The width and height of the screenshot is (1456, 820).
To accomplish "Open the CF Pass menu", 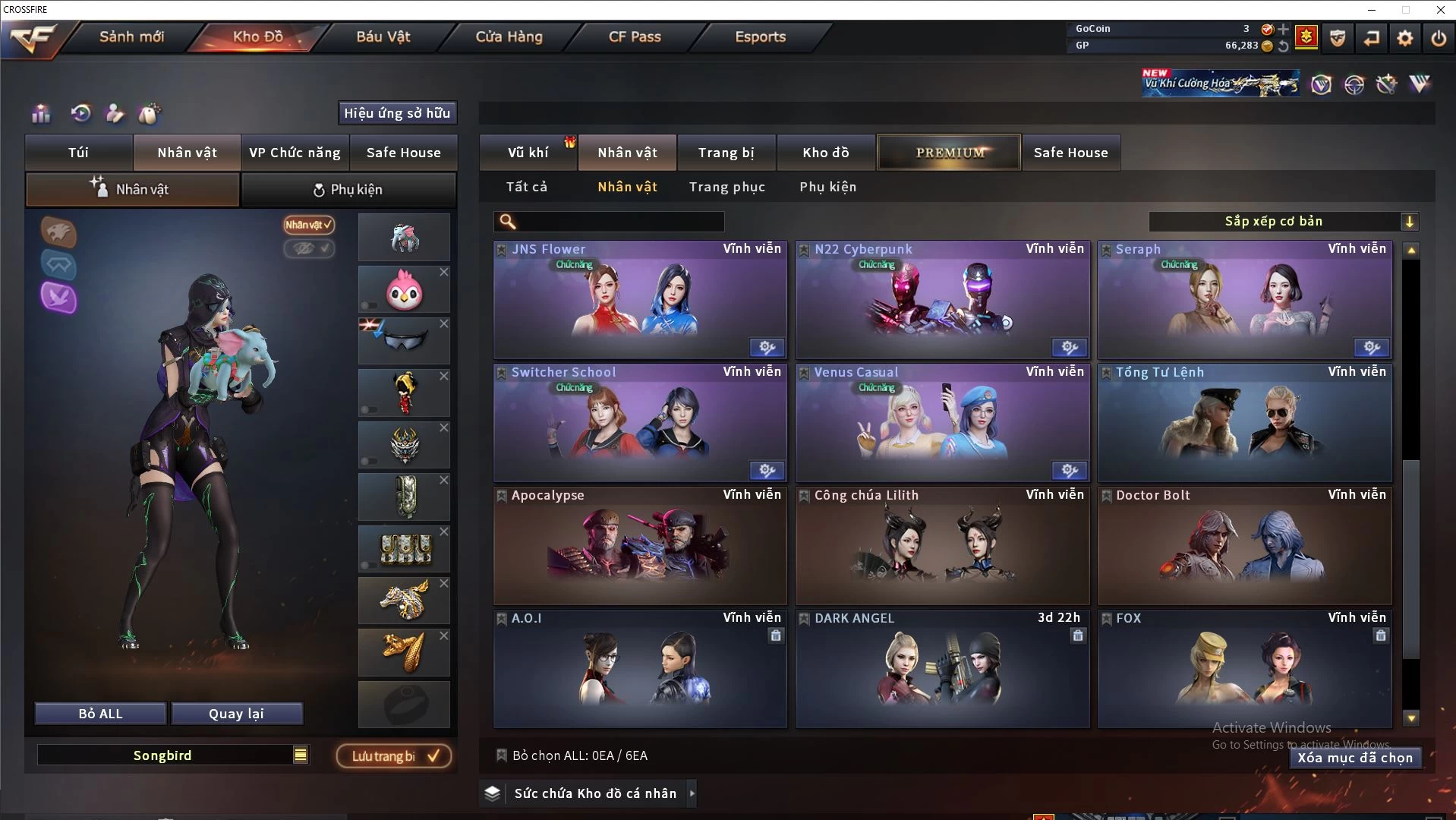I will click(635, 36).
